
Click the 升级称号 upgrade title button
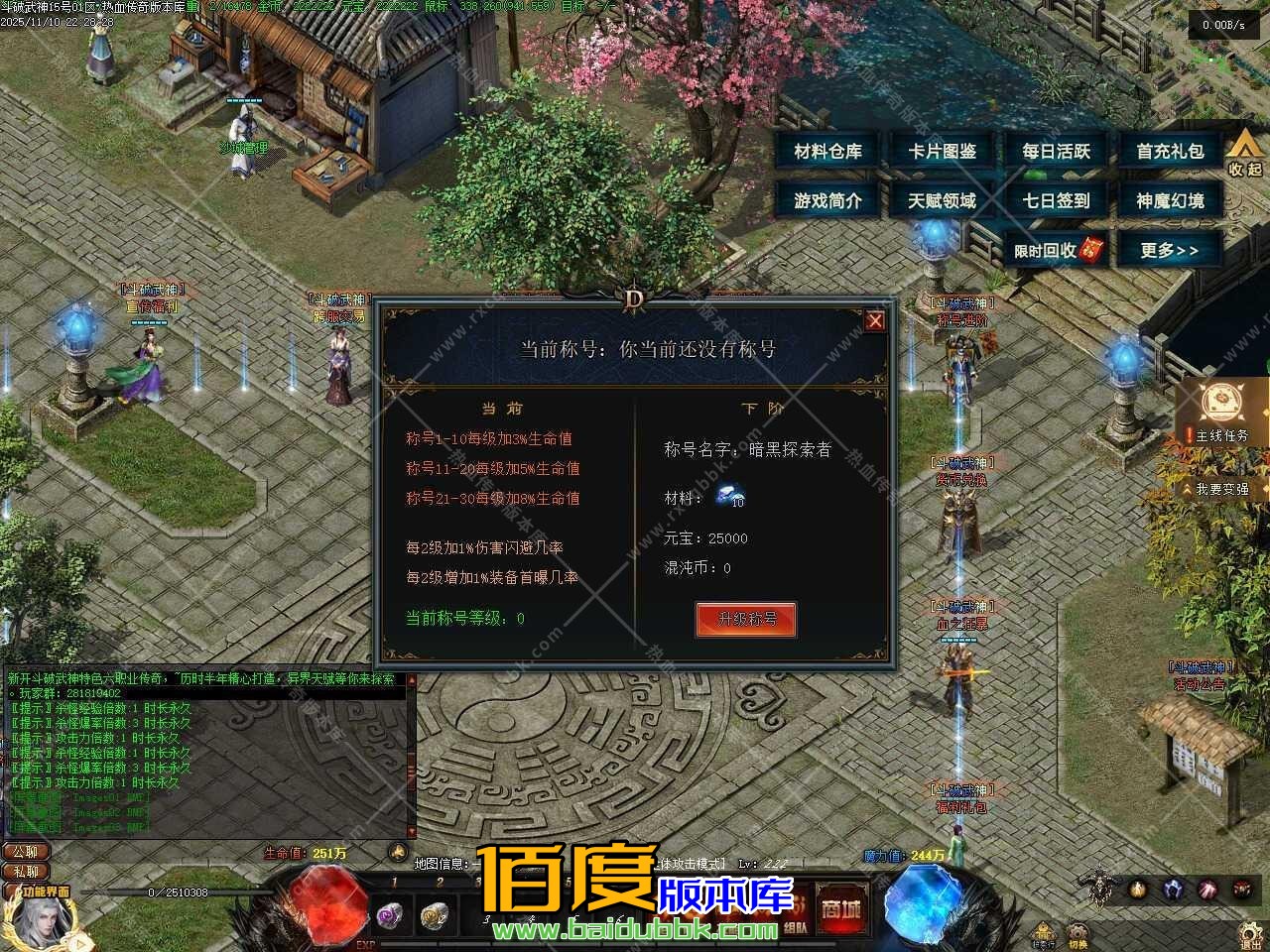745,619
